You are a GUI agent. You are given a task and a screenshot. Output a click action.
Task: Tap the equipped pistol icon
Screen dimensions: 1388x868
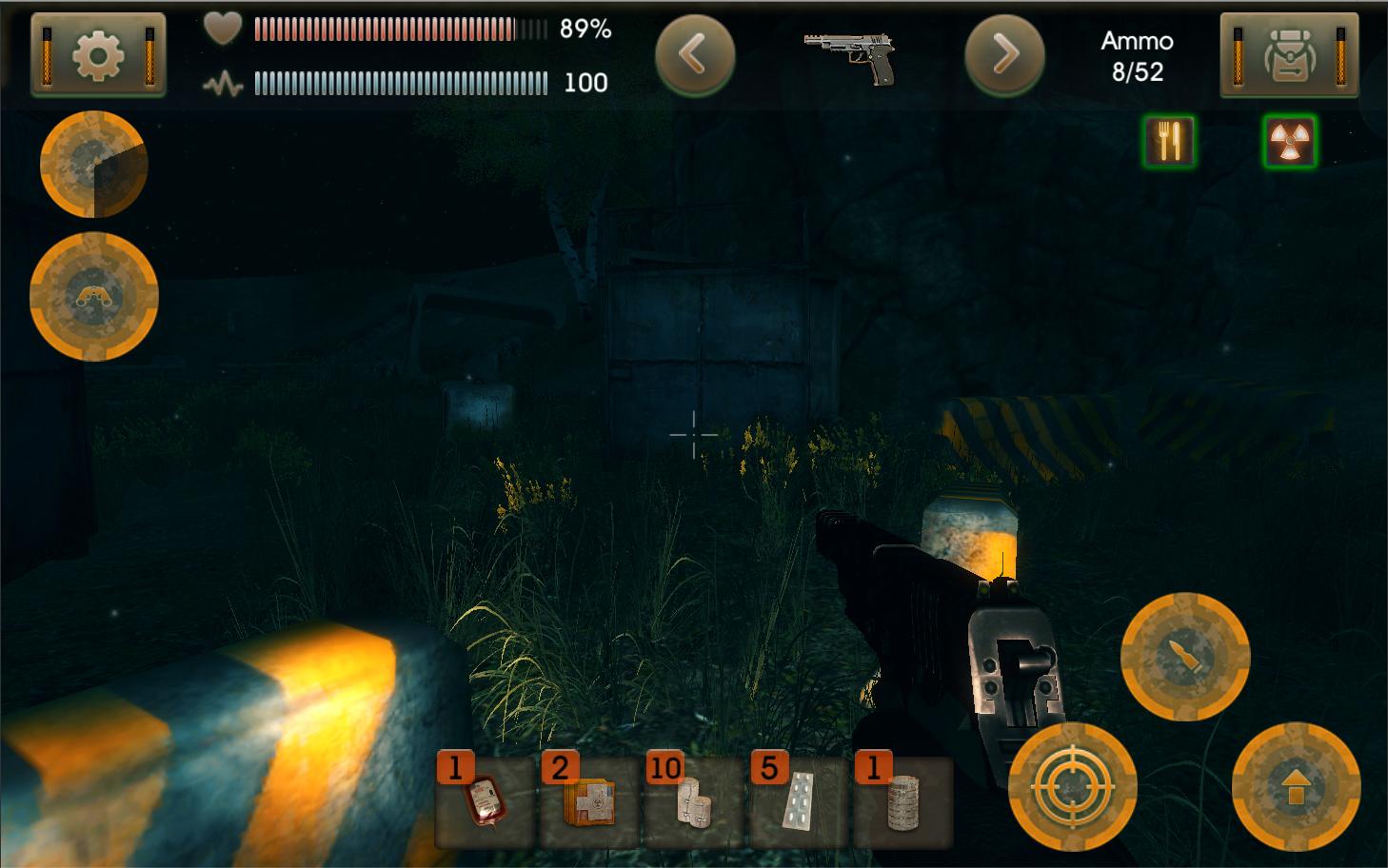[x=850, y=57]
